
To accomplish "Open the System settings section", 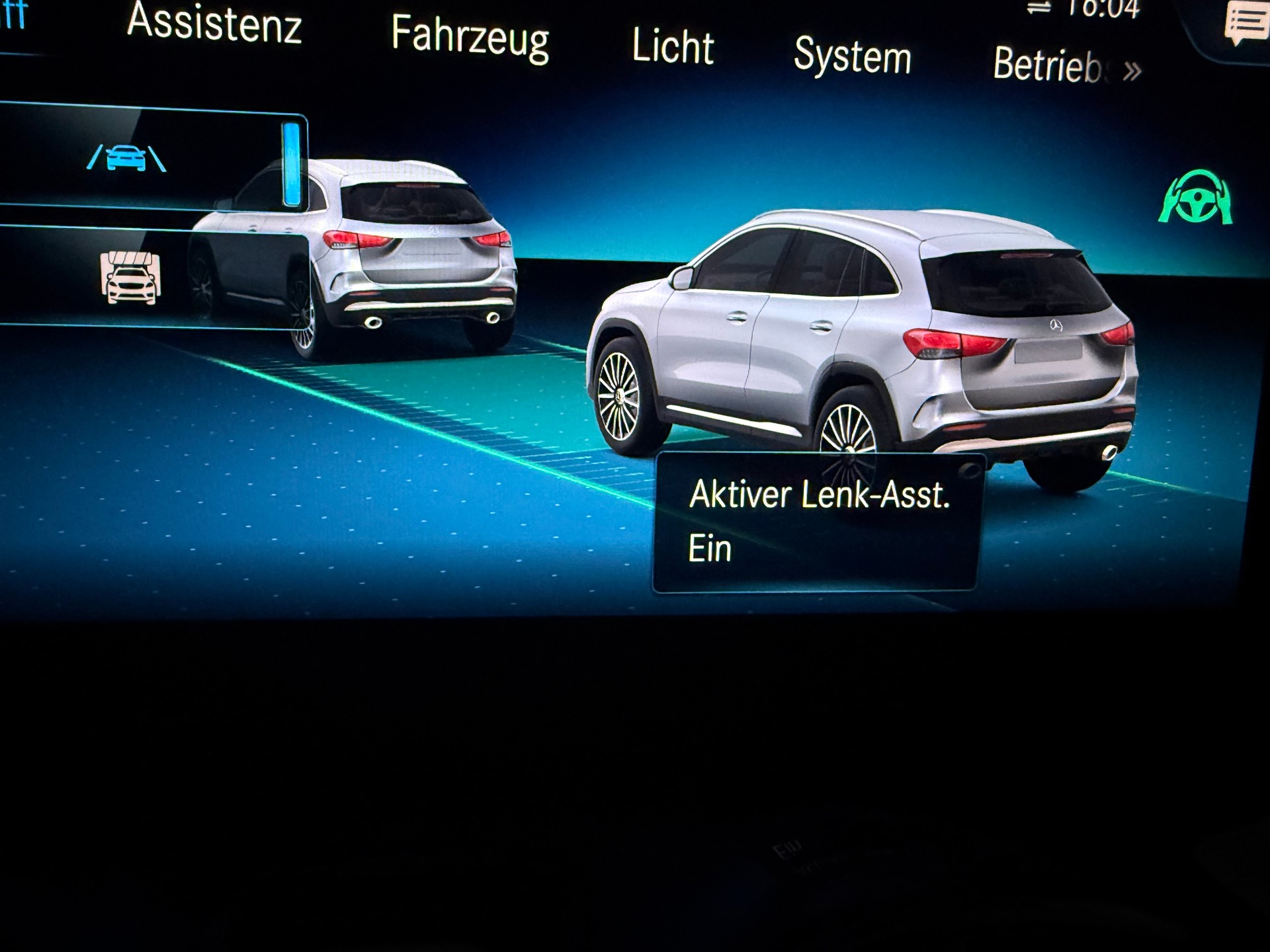I will point(853,56).
